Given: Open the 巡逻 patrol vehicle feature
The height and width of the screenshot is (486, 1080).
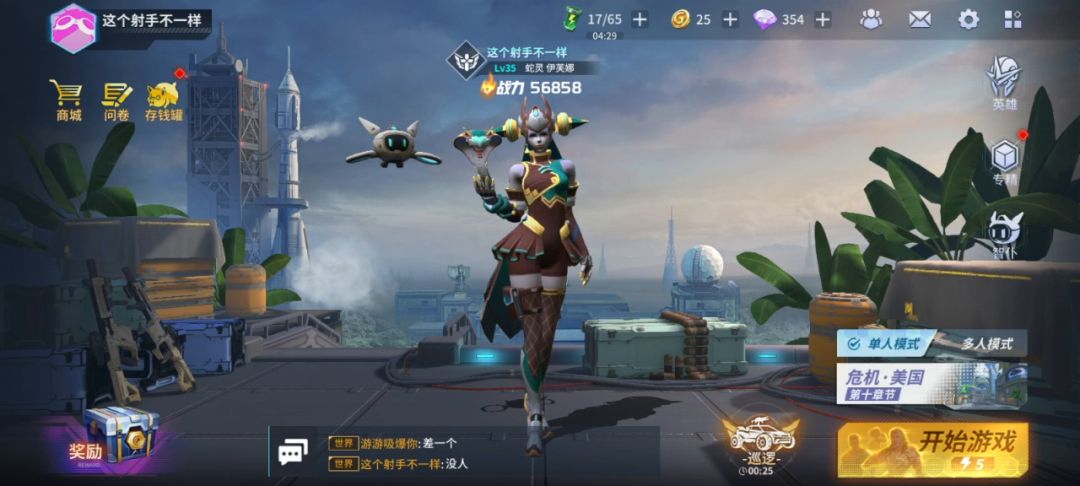Looking at the screenshot, I should [x=760, y=444].
